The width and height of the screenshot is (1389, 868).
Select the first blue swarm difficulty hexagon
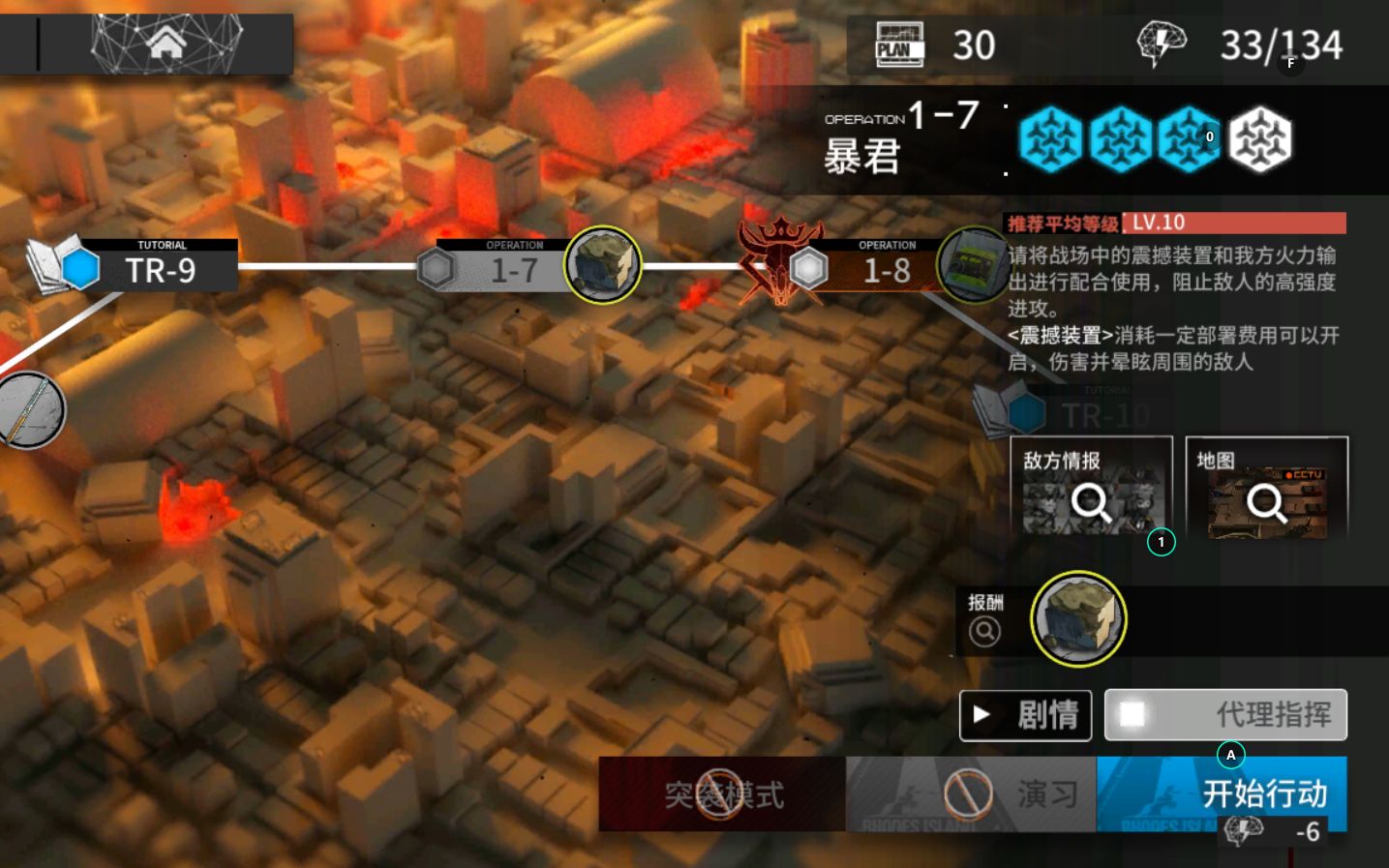pos(1051,139)
